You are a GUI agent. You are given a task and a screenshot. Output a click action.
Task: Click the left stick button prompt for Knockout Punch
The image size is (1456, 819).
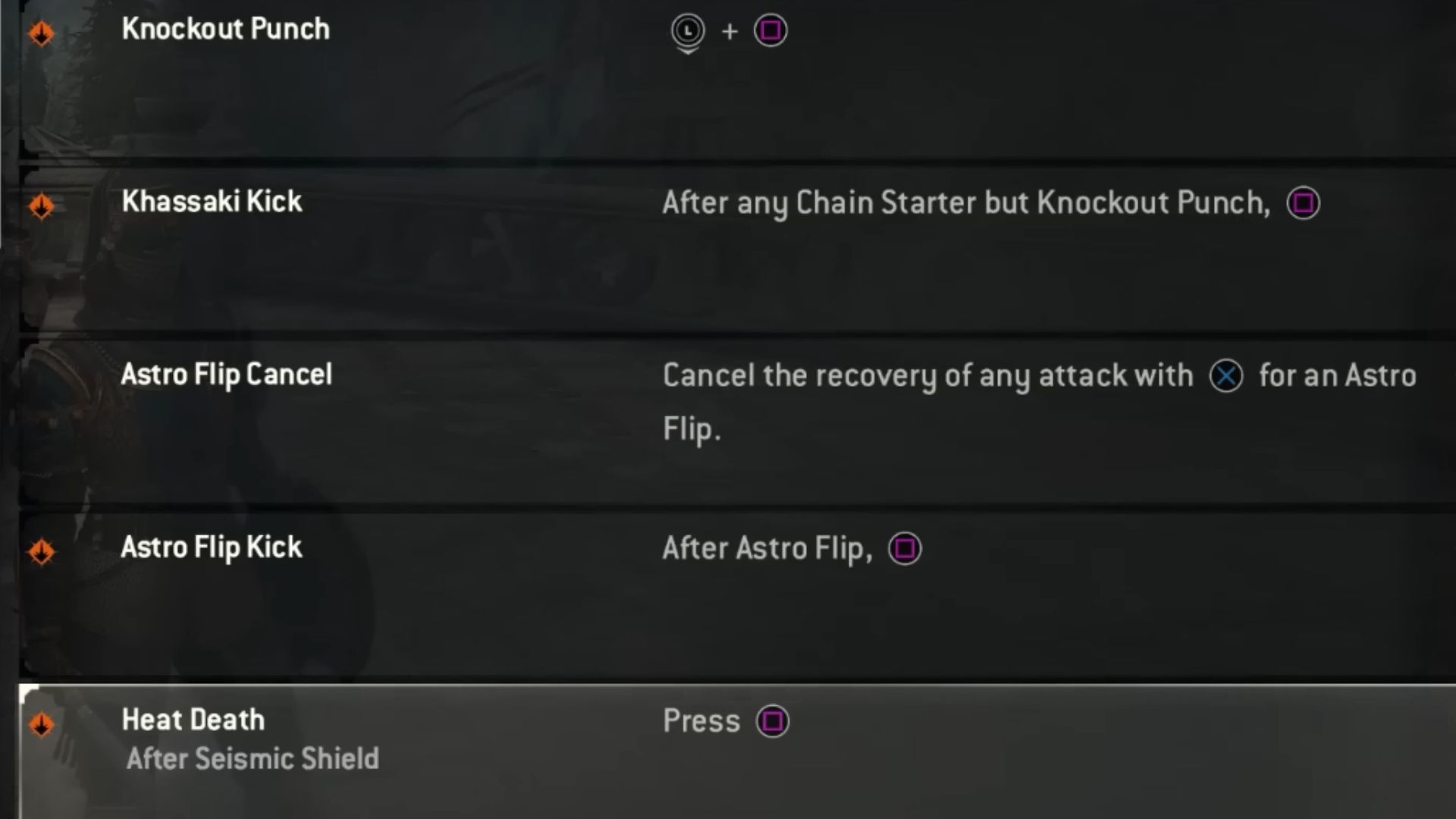[688, 31]
